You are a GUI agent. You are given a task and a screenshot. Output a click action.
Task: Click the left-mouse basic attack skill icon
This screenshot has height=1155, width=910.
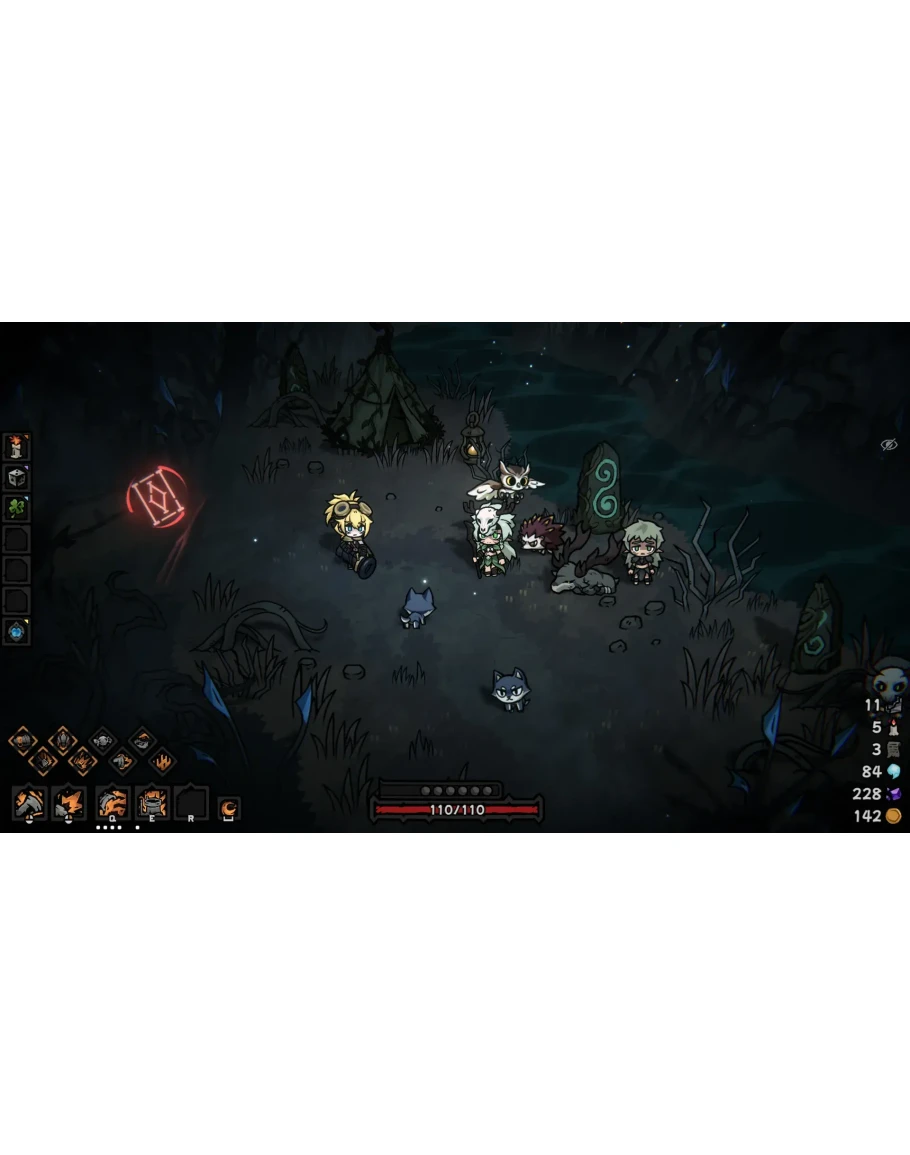point(29,803)
